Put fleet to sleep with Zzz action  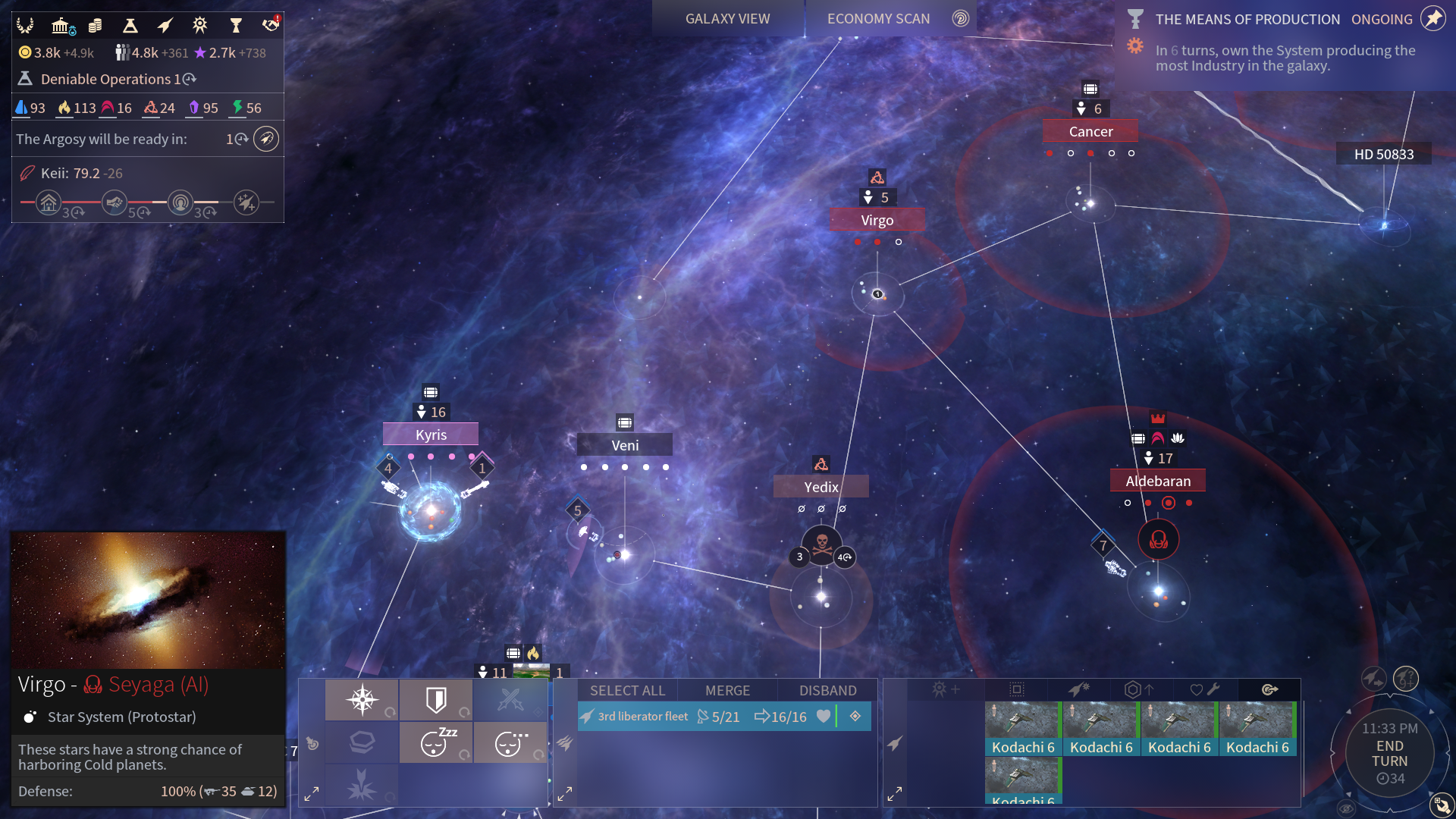[436, 742]
